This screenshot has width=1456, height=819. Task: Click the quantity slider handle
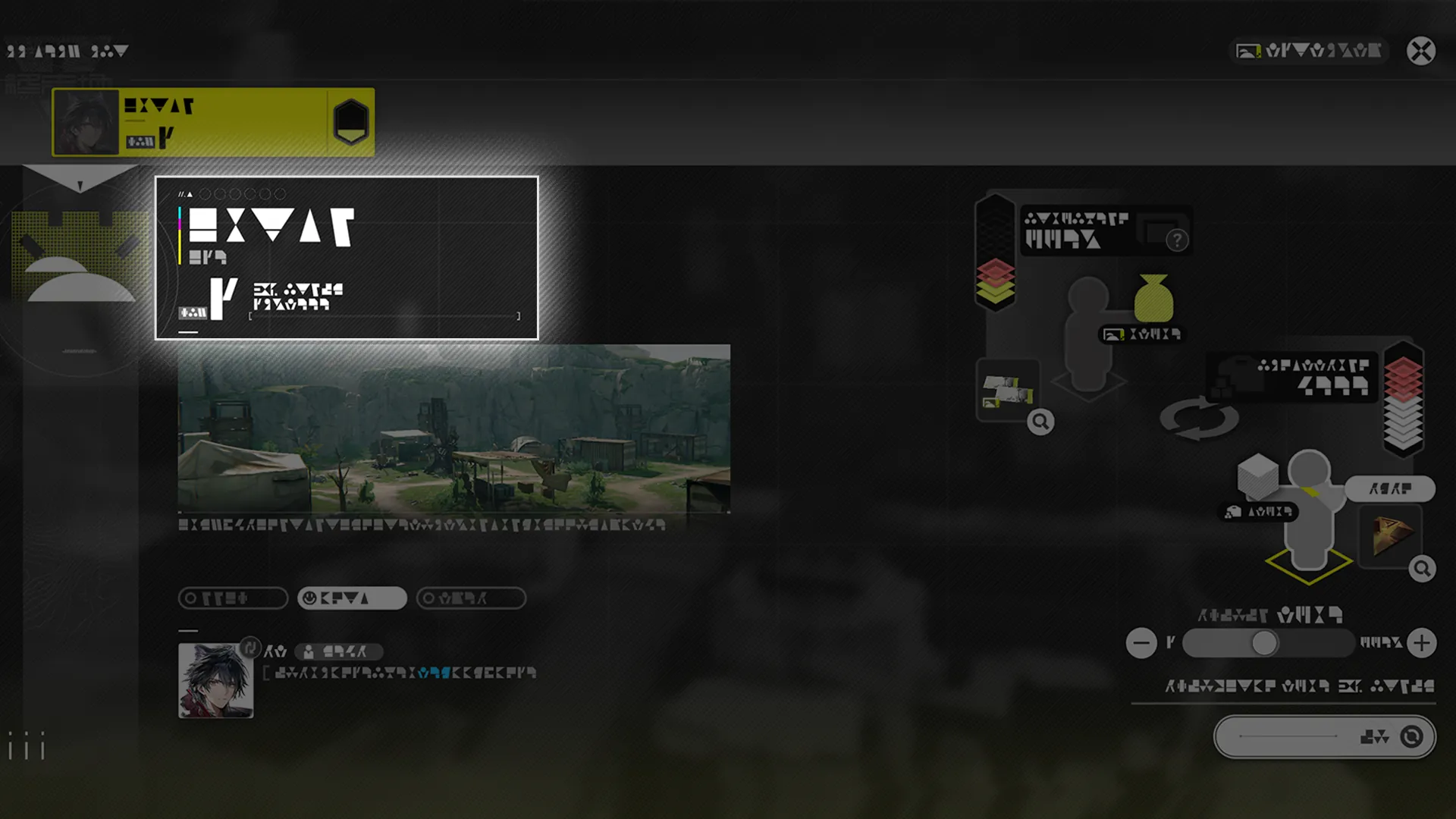pyautogui.click(x=1263, y=643)
